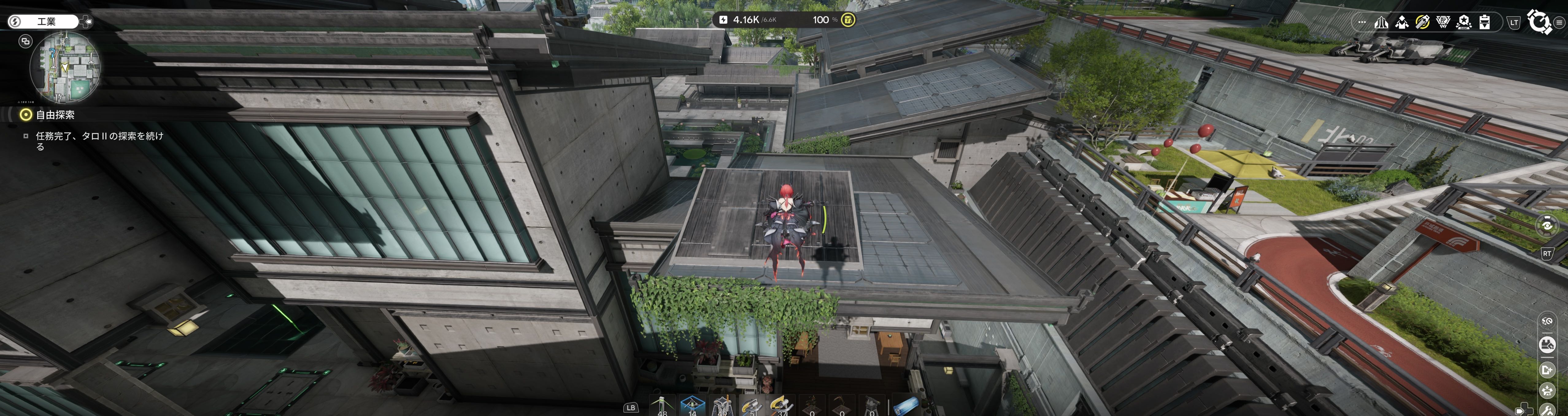Viewport: 1568px width, 416px height.
Task: Click the 工業 industry mode label
Action: pos(46,22)
